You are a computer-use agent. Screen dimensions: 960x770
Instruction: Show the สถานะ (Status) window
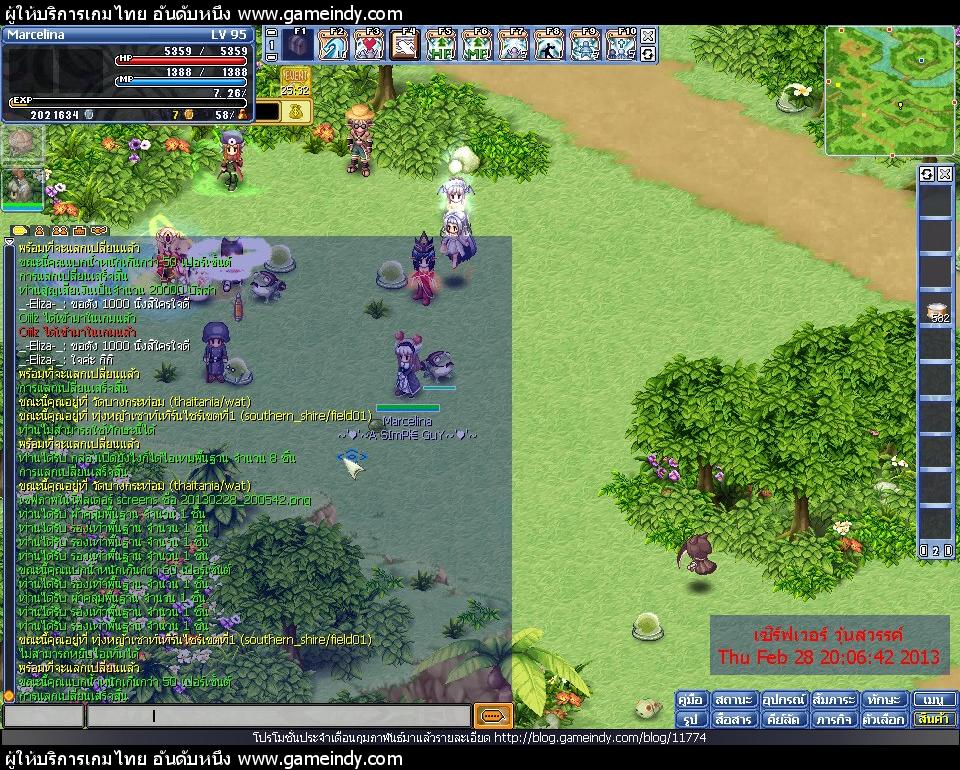pyautogui.click(x=733, y=700)
